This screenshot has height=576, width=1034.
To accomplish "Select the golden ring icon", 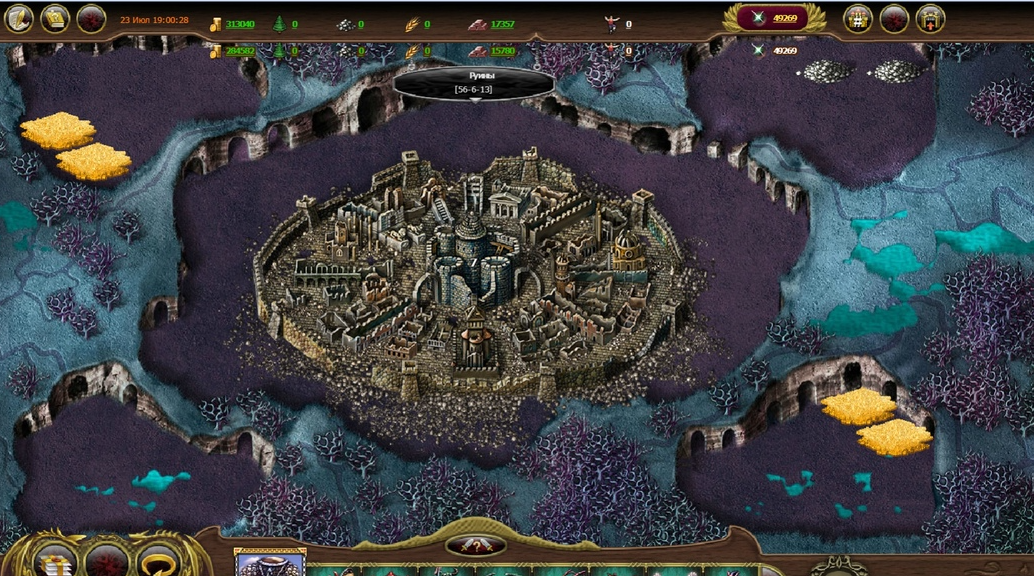I will (158, 561).
